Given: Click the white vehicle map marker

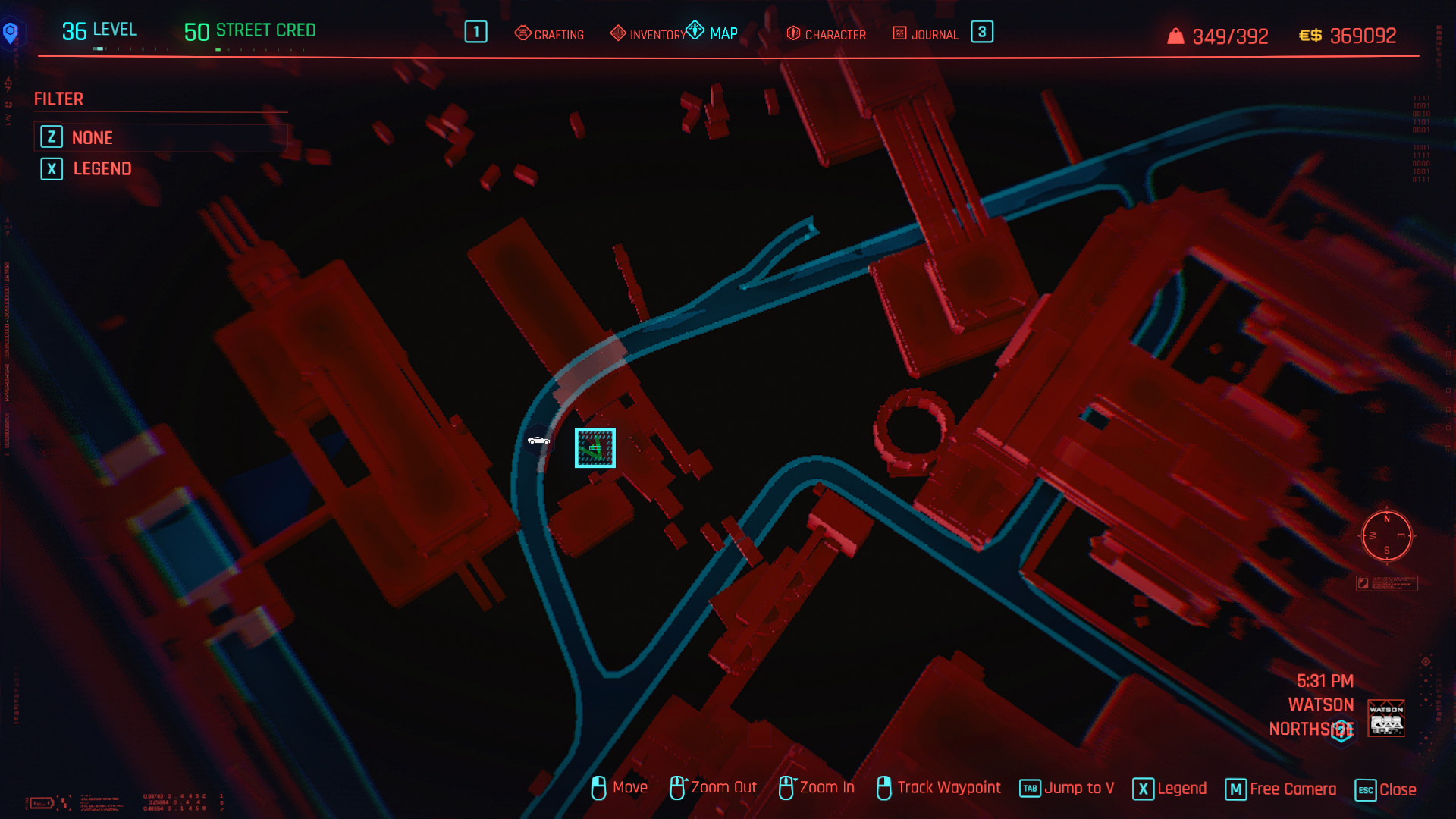Looking at the screenshot, I should (x=538, y=441).
